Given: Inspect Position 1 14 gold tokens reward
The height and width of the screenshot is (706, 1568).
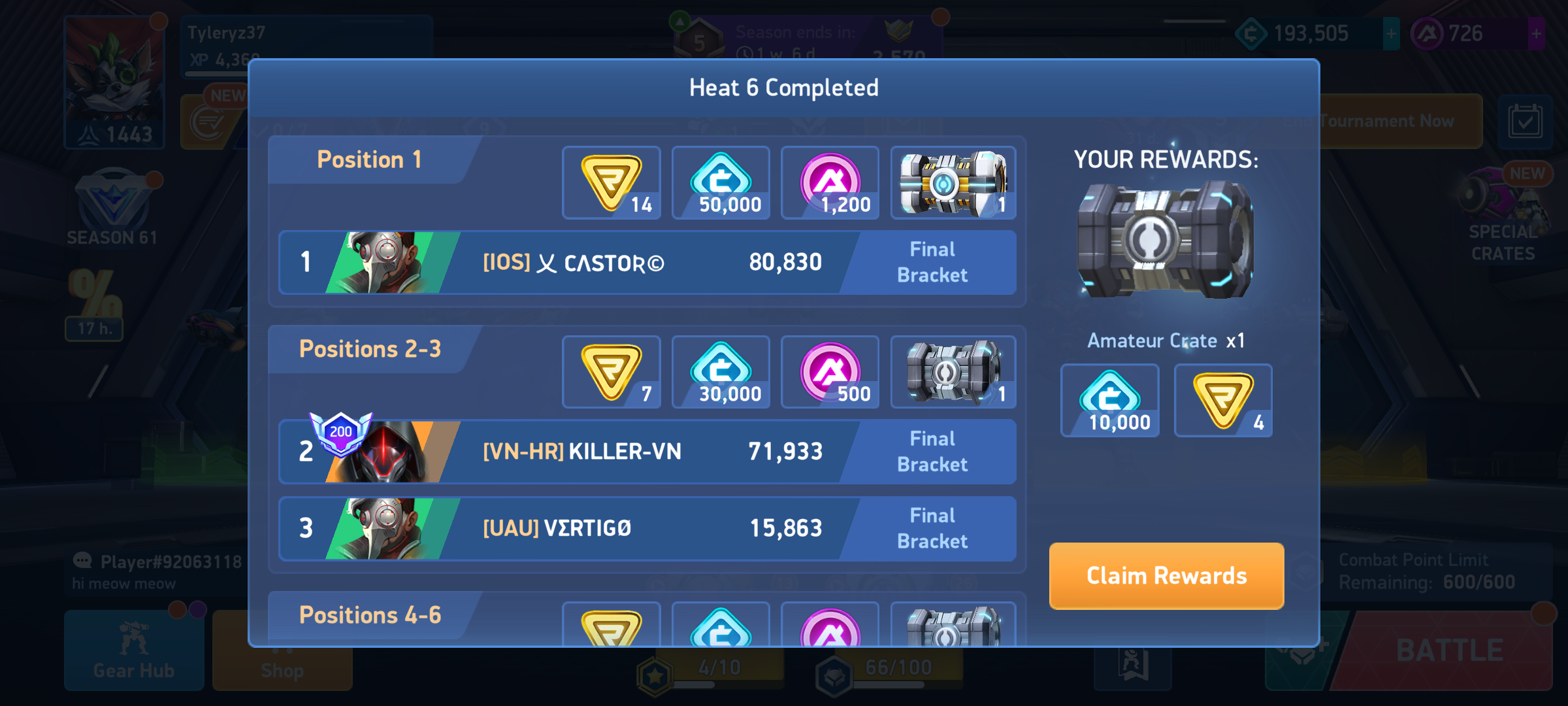Looking at the screenshot, I should (x=612, y=183).
